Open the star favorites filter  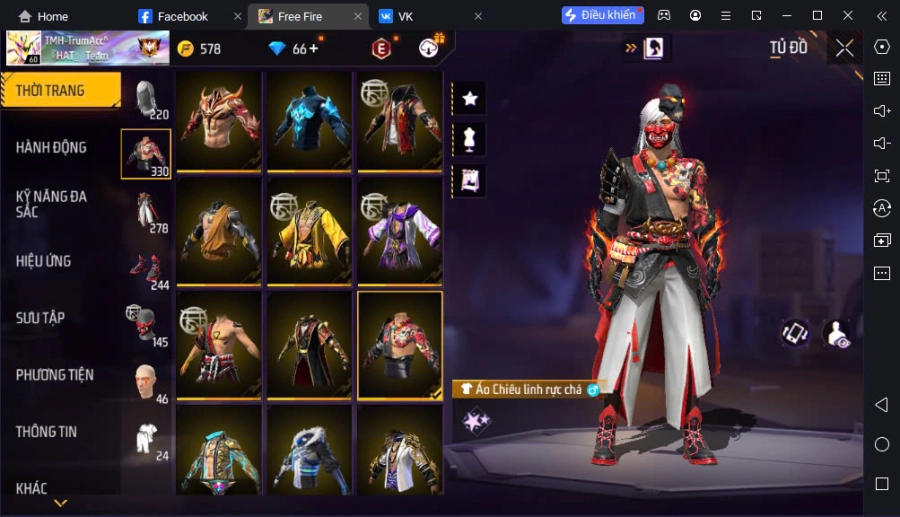click(469, 98)
